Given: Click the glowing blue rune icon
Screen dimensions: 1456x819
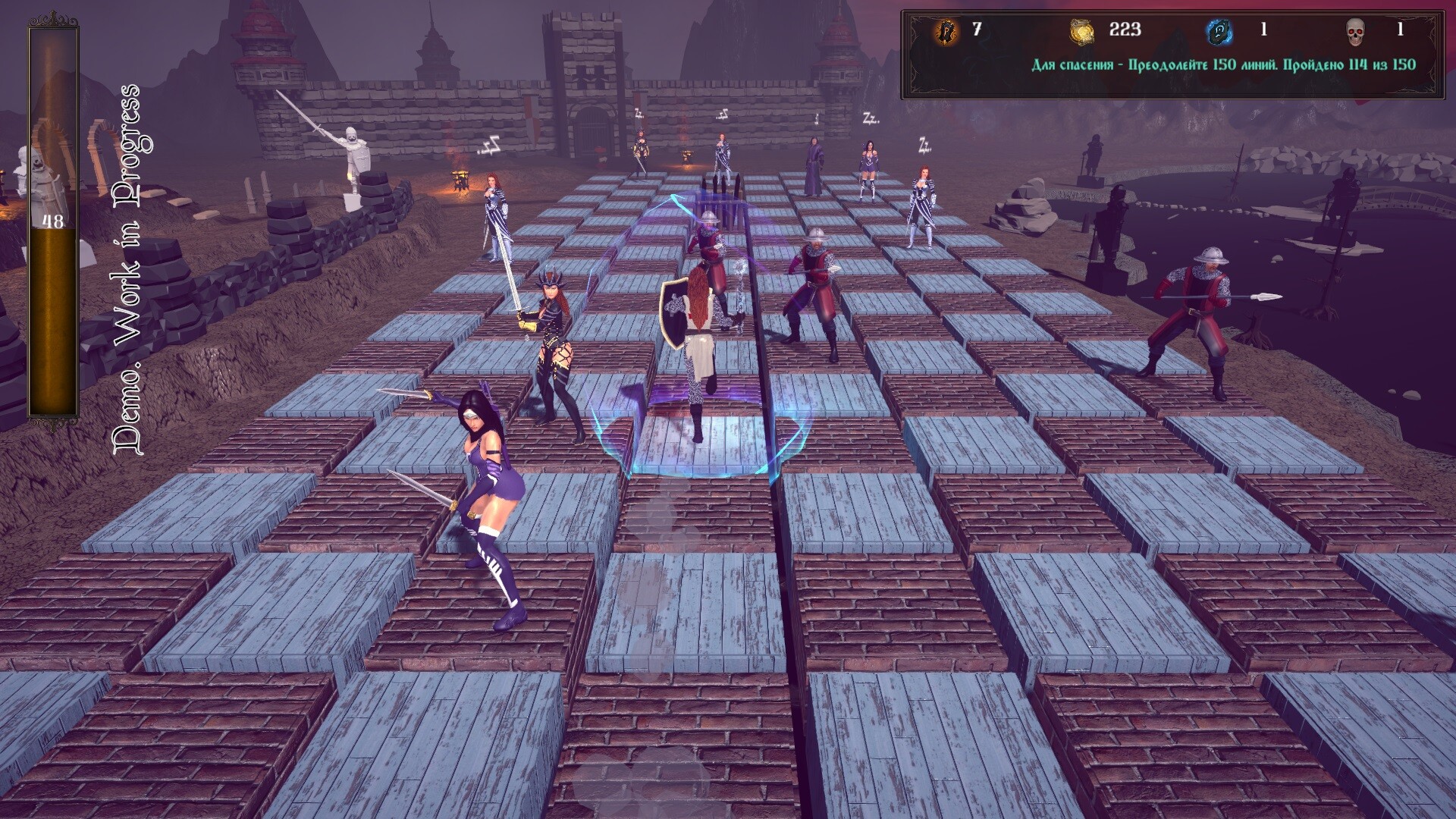Looking at the screenshot, I should pos(1219,31).
